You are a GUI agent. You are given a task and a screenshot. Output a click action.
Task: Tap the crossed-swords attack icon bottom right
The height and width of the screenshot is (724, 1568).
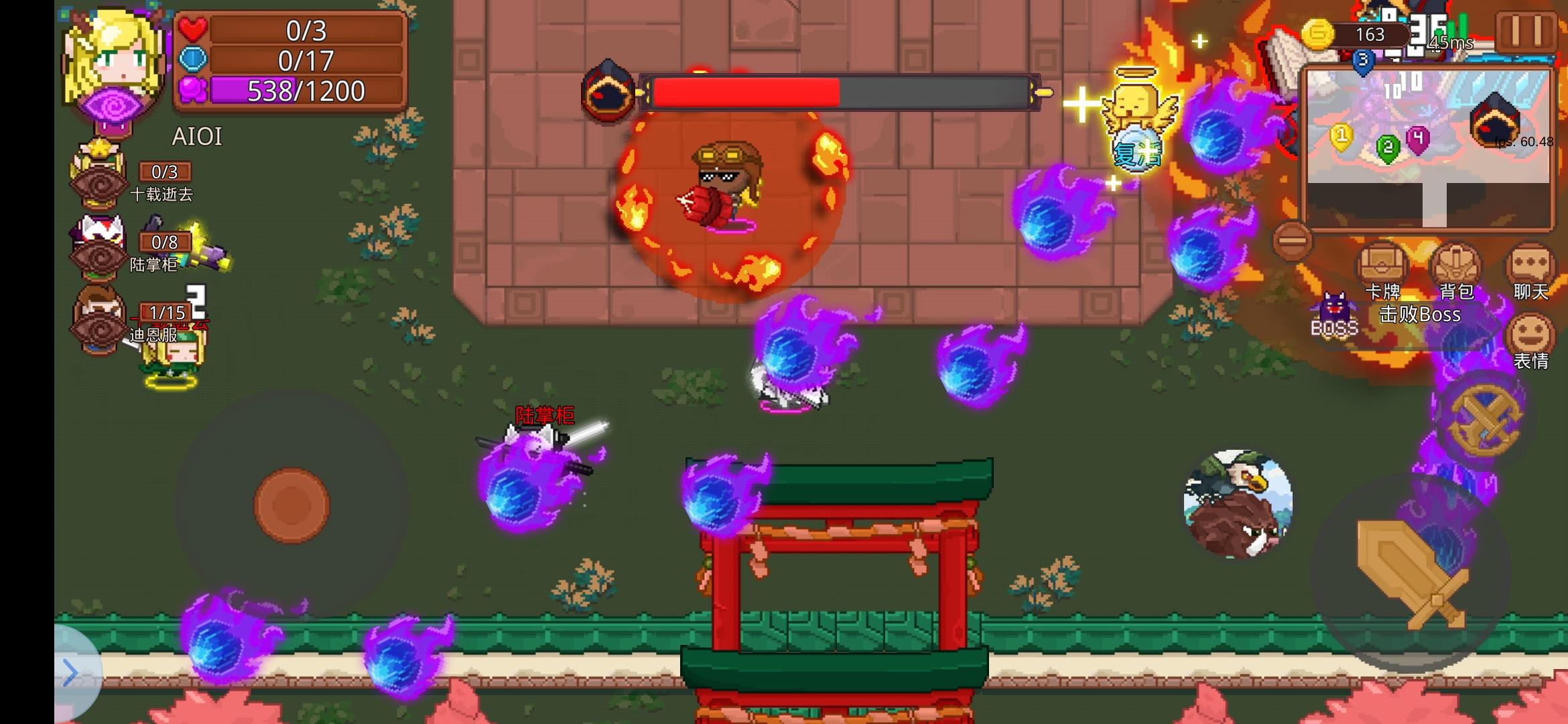point(1484,422)
